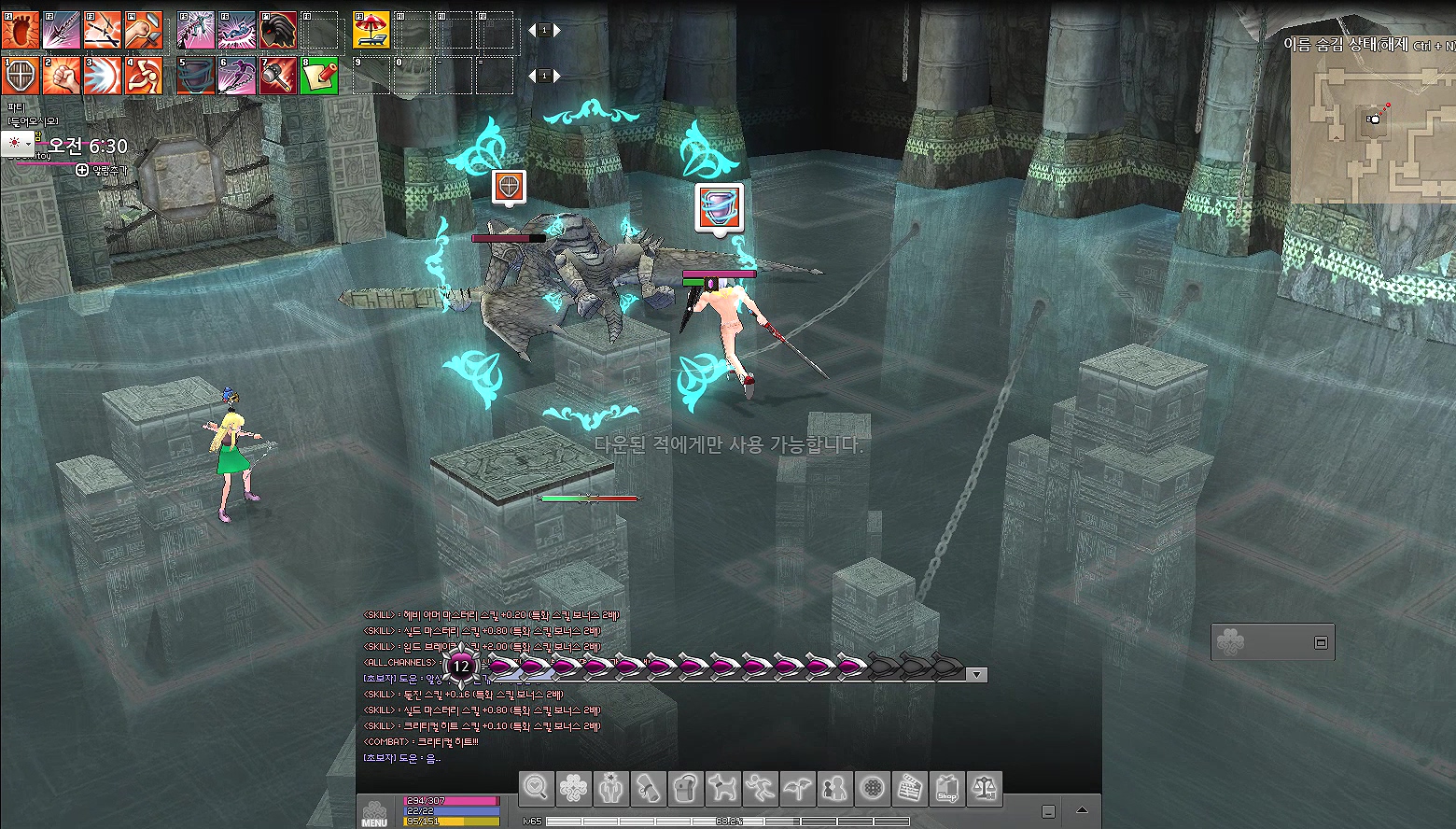The height and width of the screenshot is (829, 1456).
Task: Click the Add Alarm plus button
Action: pyautogui.click(x=82, y=170)
